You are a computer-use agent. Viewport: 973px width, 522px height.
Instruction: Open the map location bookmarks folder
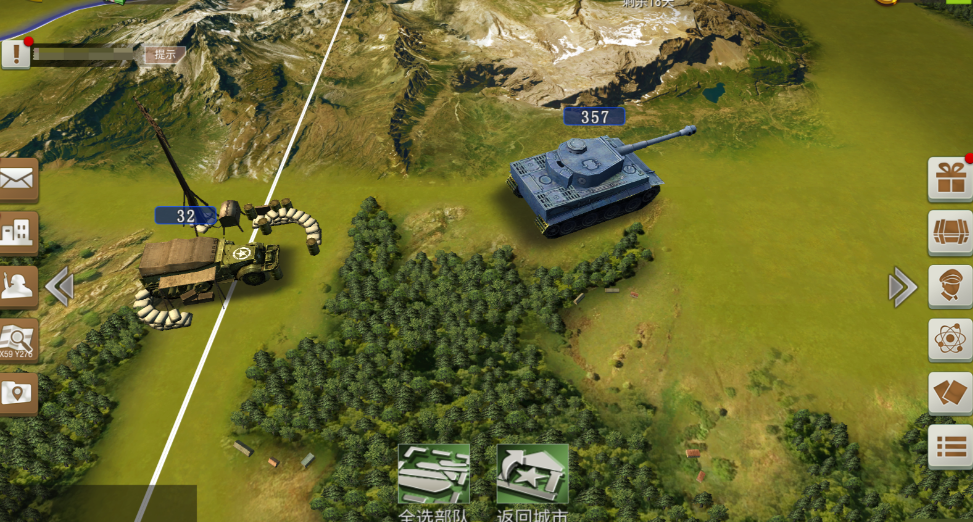click(x=18, y=394)
